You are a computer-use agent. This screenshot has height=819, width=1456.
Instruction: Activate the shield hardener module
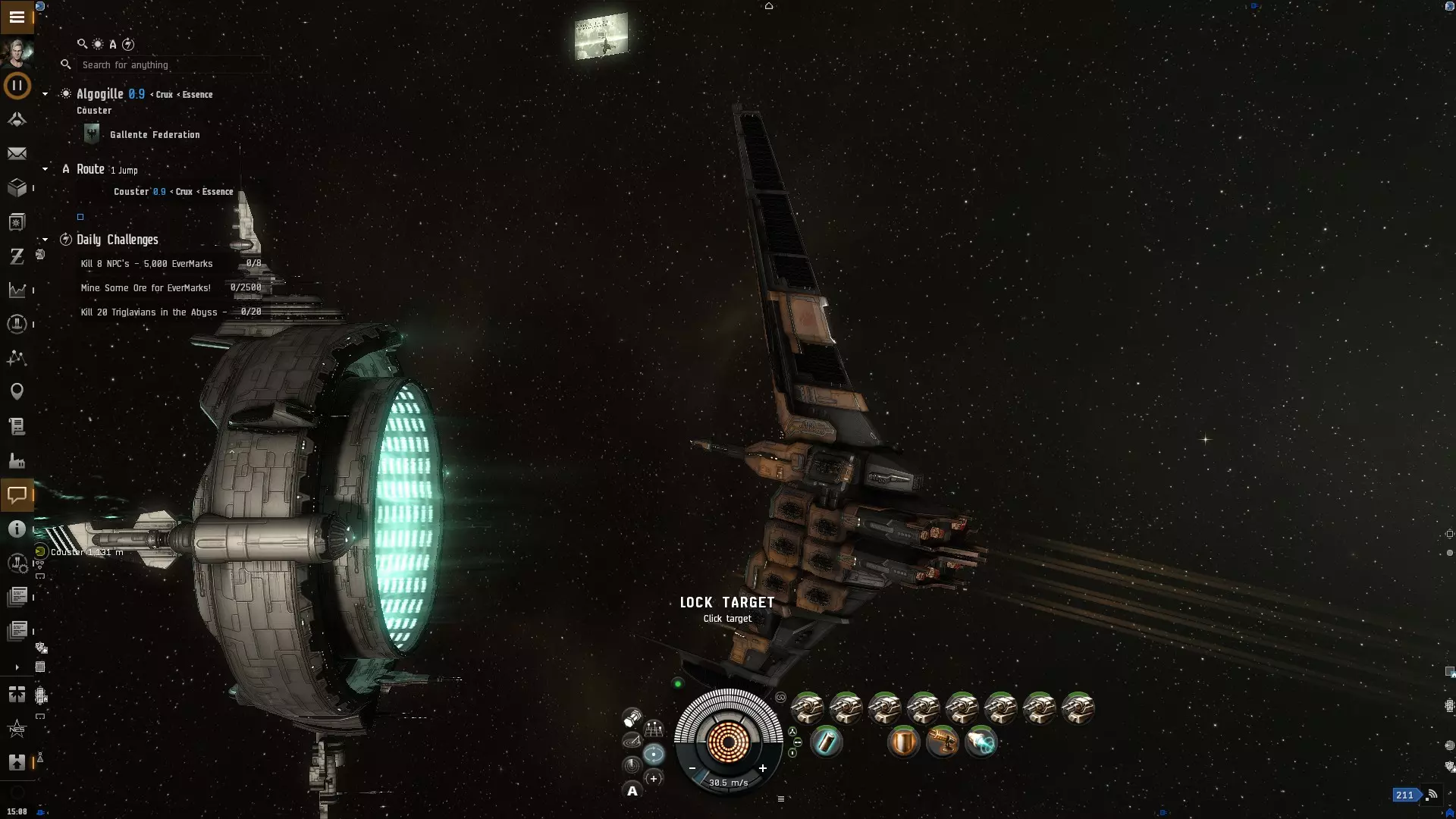(903, 742)
